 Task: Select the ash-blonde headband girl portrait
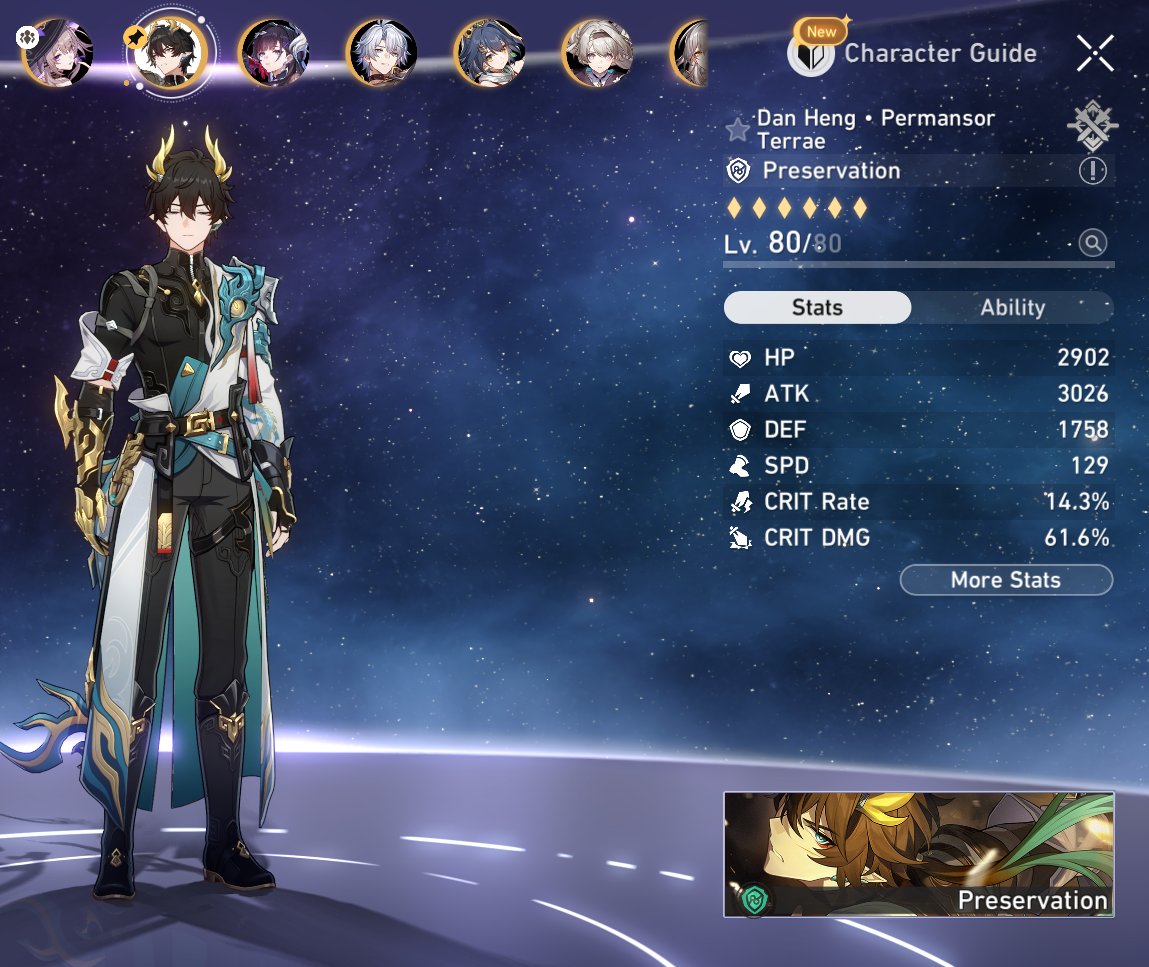[597, 52]
